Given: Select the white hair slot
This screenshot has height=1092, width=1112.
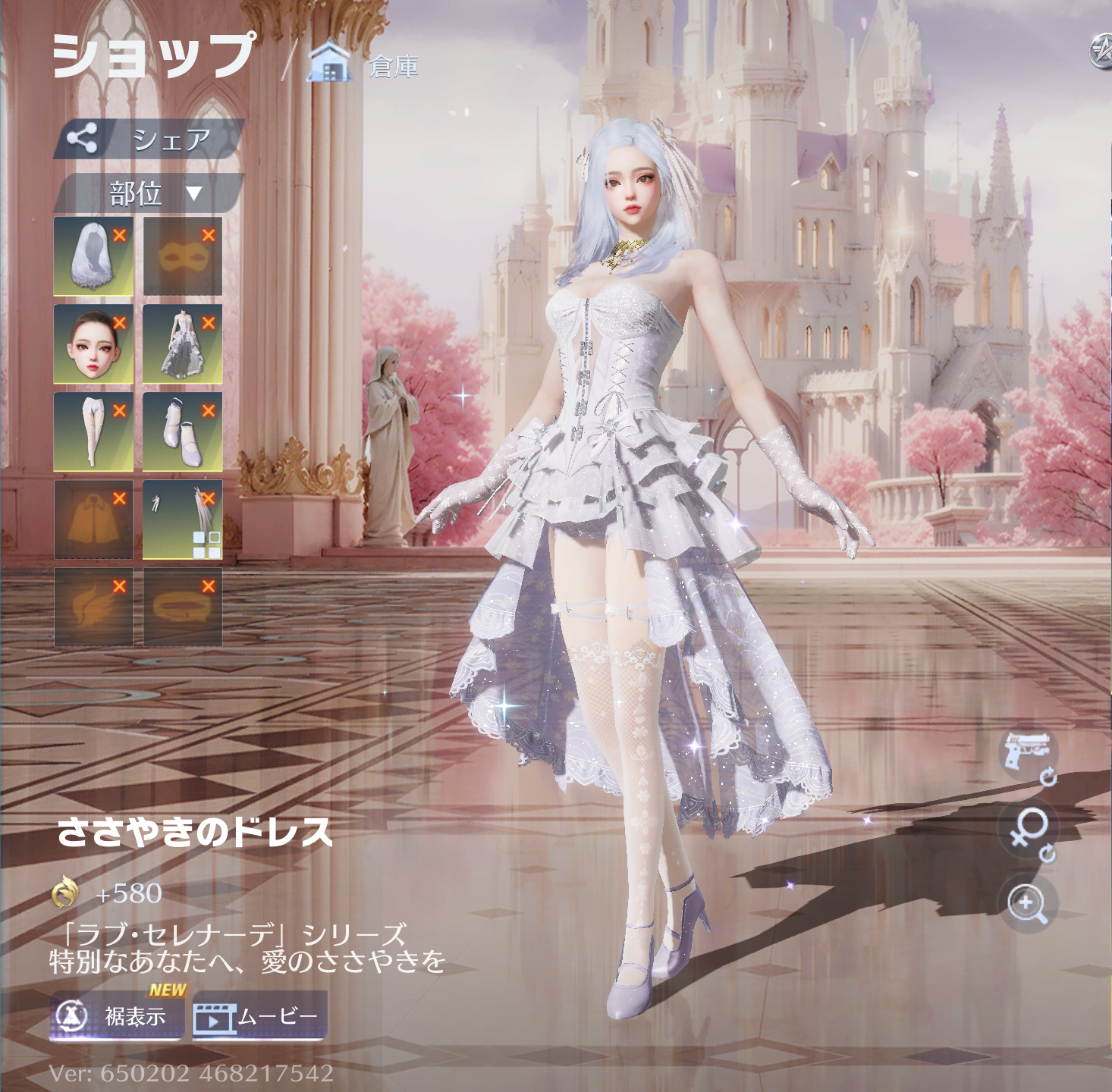Looking at the screenshot, I should tap(93, 256).
